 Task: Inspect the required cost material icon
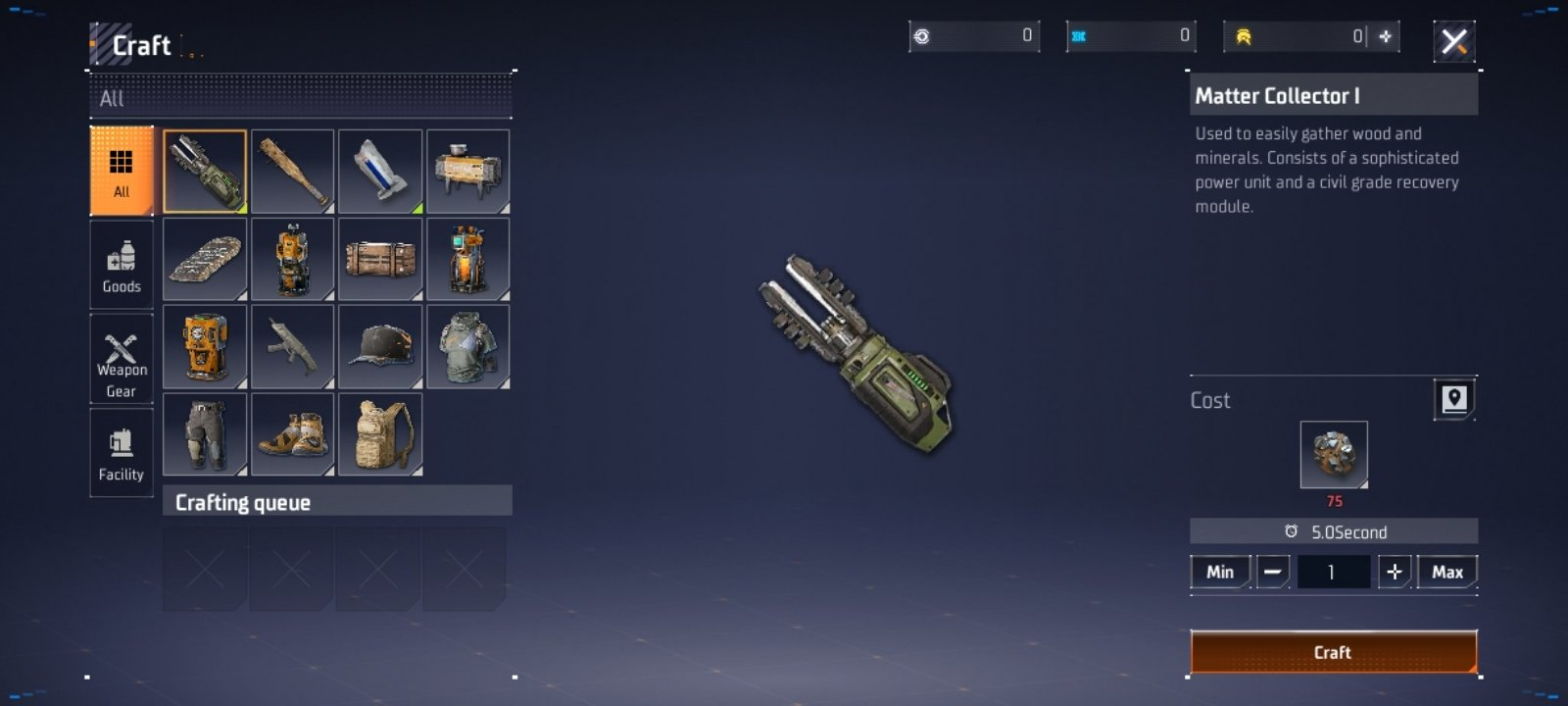[x=1333, y=454]
